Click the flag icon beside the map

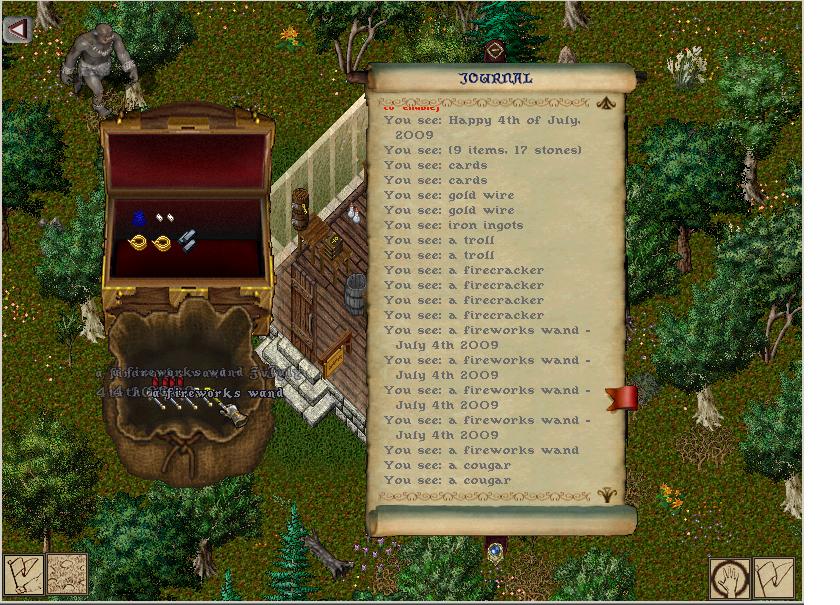click(22, 576)
